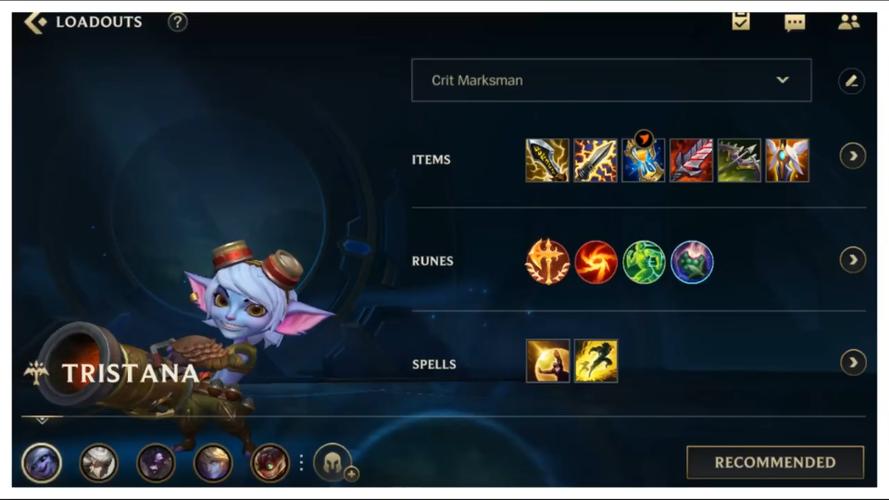889x500 pixels.
Task: Open the Spells section arrow
Action: (852, 362)
